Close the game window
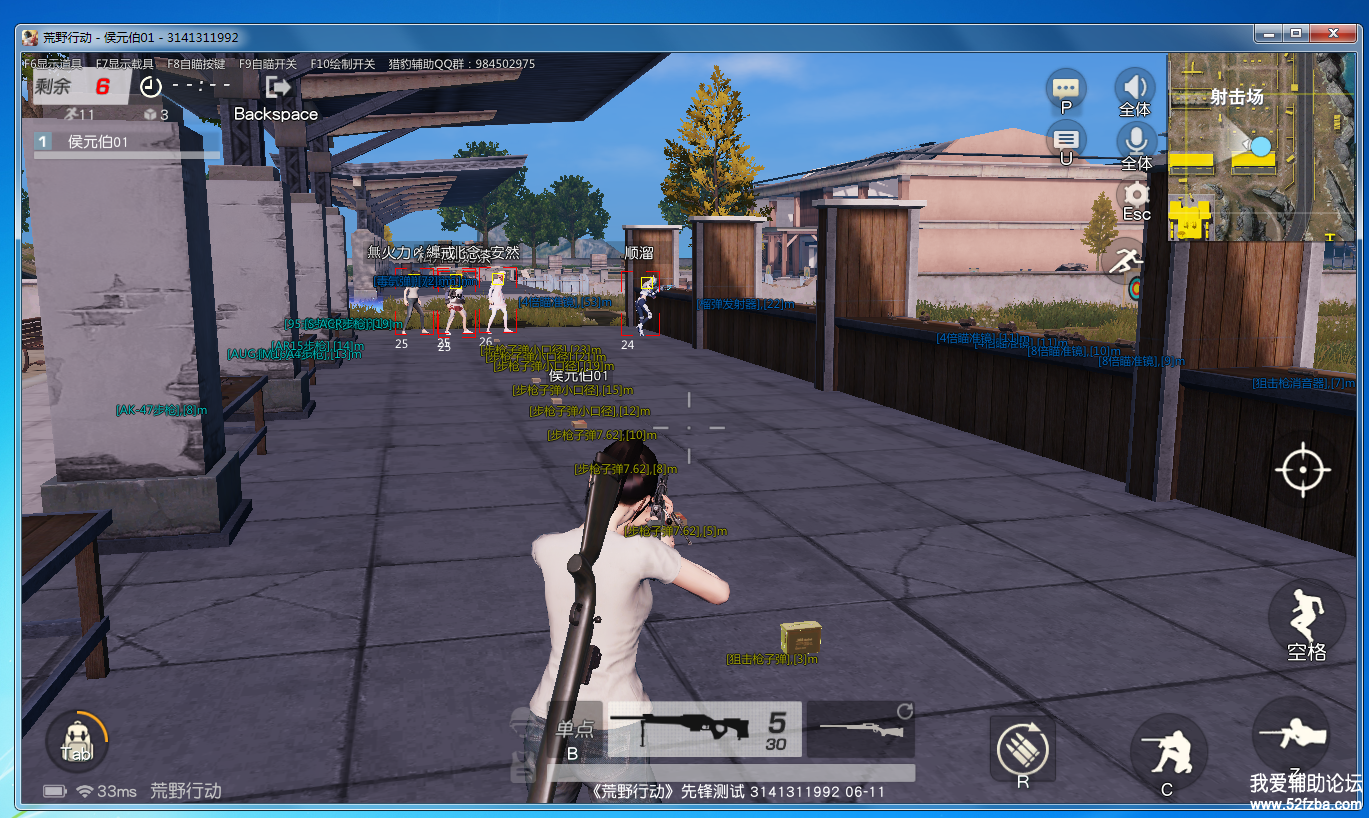 [1333, 33]
